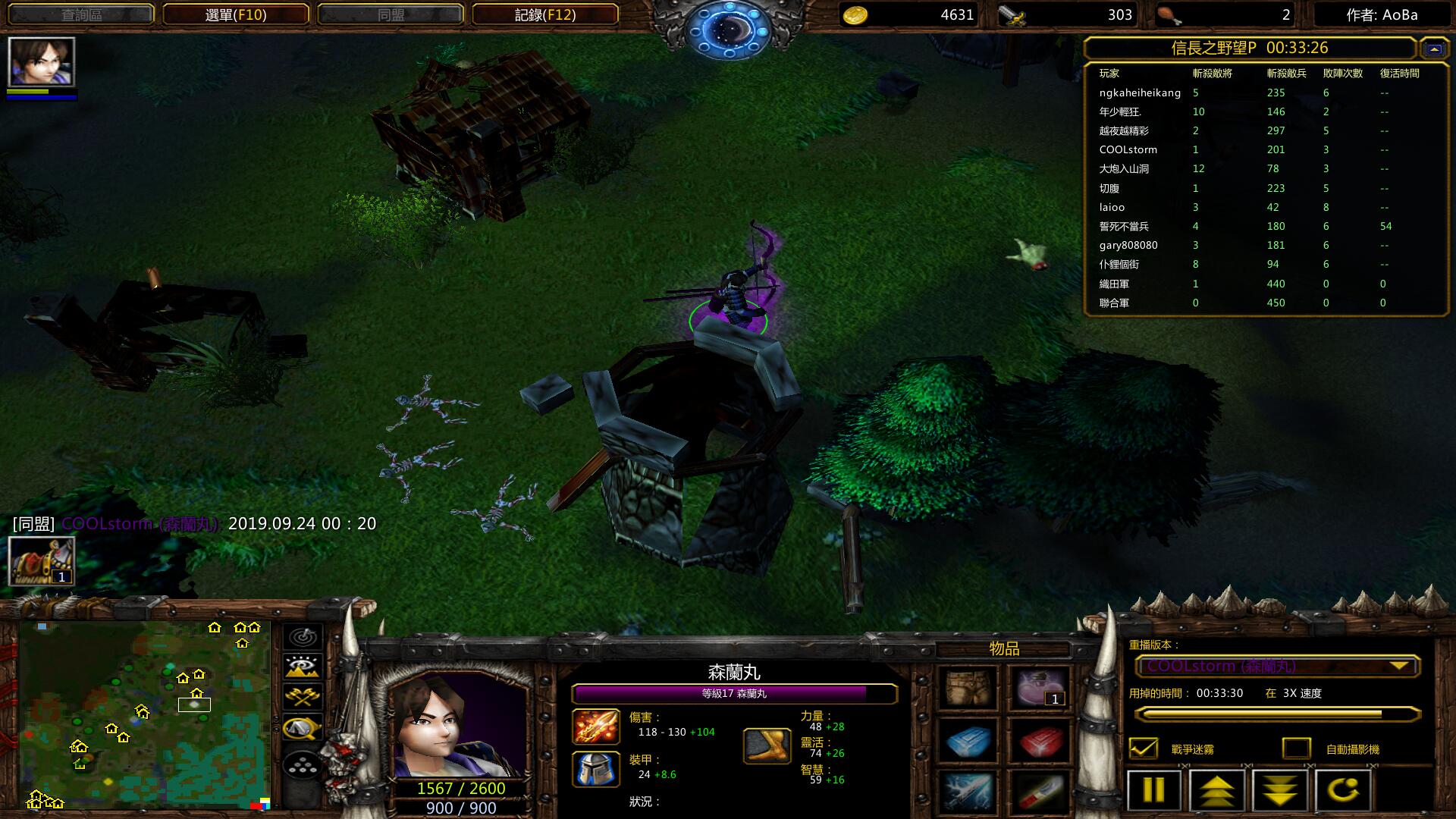The width and height of the screenshot is (1456, 819).
Task: Enable the 自動攝影機 auto camera checkbox
Action: (x=1296, y=748)
